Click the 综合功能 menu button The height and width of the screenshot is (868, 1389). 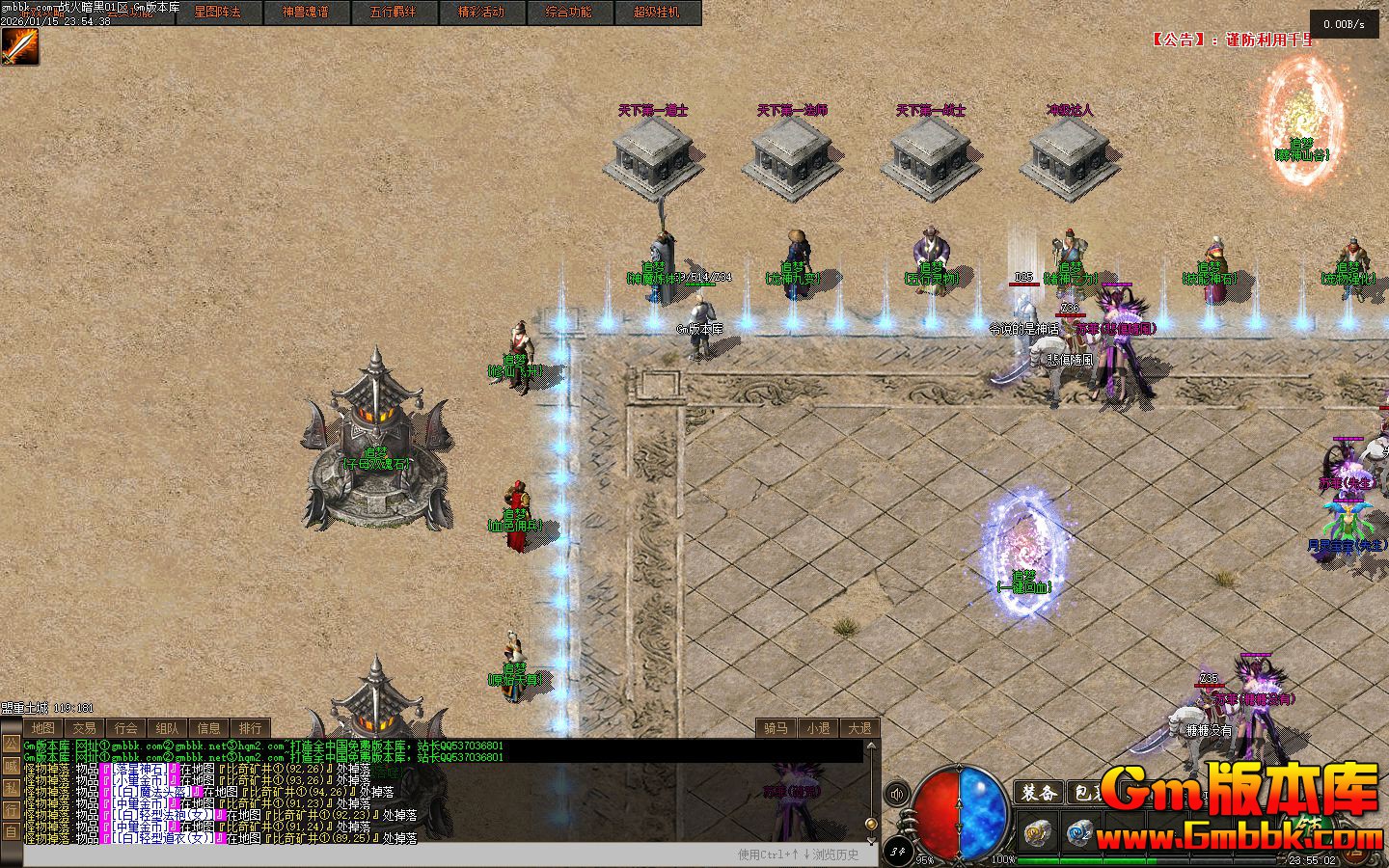click(x=569, y=13)
